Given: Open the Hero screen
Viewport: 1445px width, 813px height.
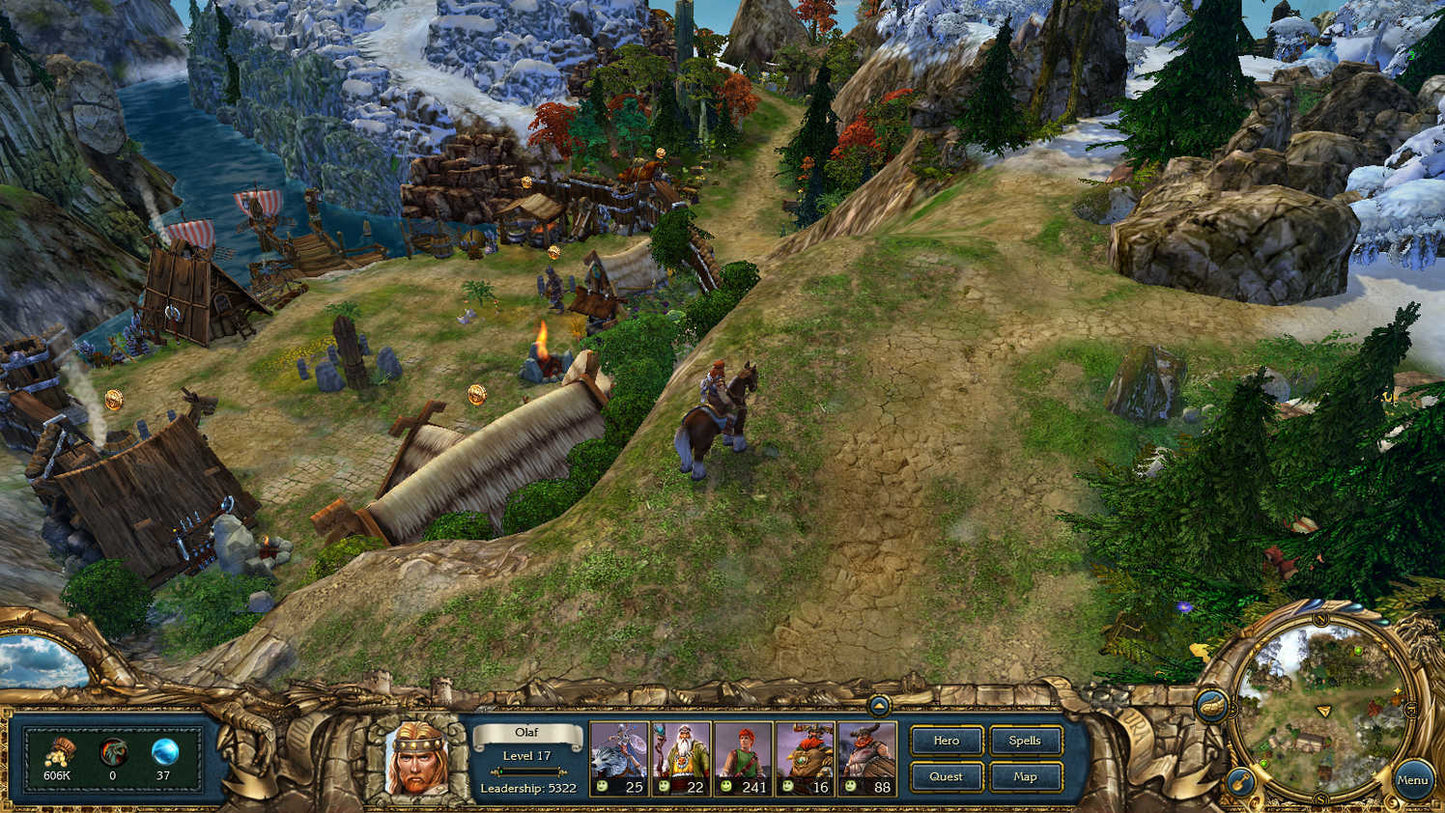Looking at the screenshot, I should click(x=946, y=741).
